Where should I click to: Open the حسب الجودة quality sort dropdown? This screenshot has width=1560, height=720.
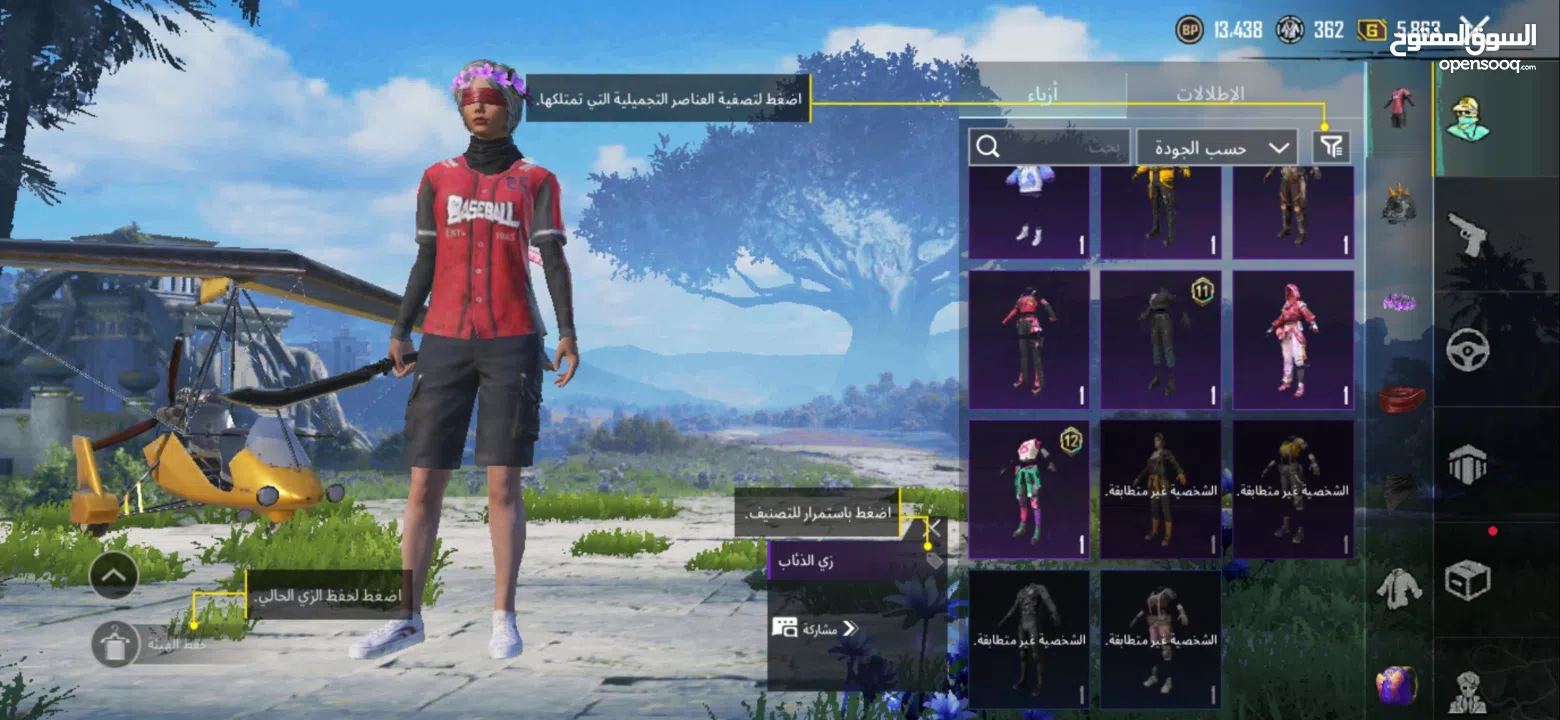tap(1216, 146)
